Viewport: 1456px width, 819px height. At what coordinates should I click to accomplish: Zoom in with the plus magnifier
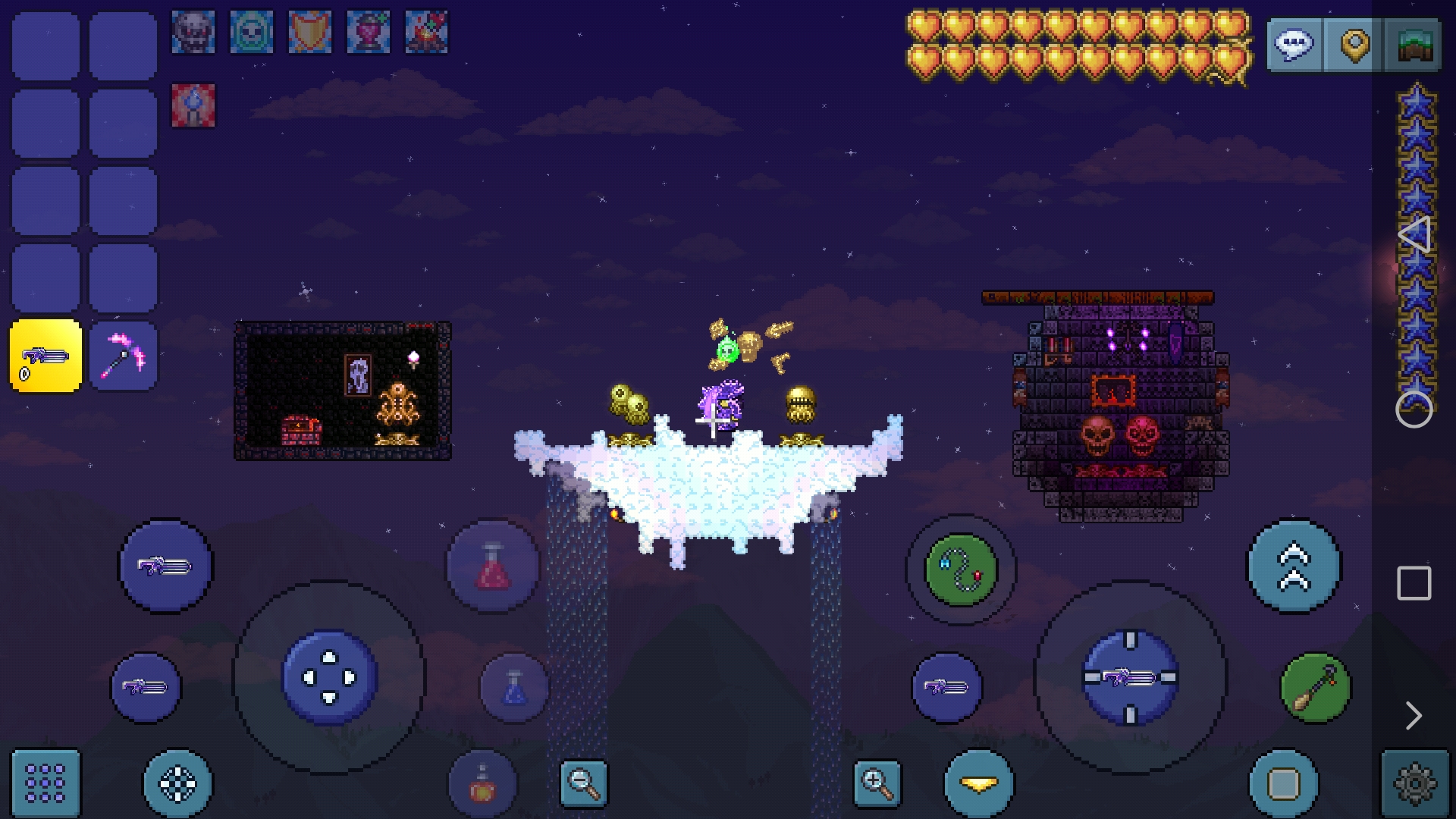pos(877,783)
